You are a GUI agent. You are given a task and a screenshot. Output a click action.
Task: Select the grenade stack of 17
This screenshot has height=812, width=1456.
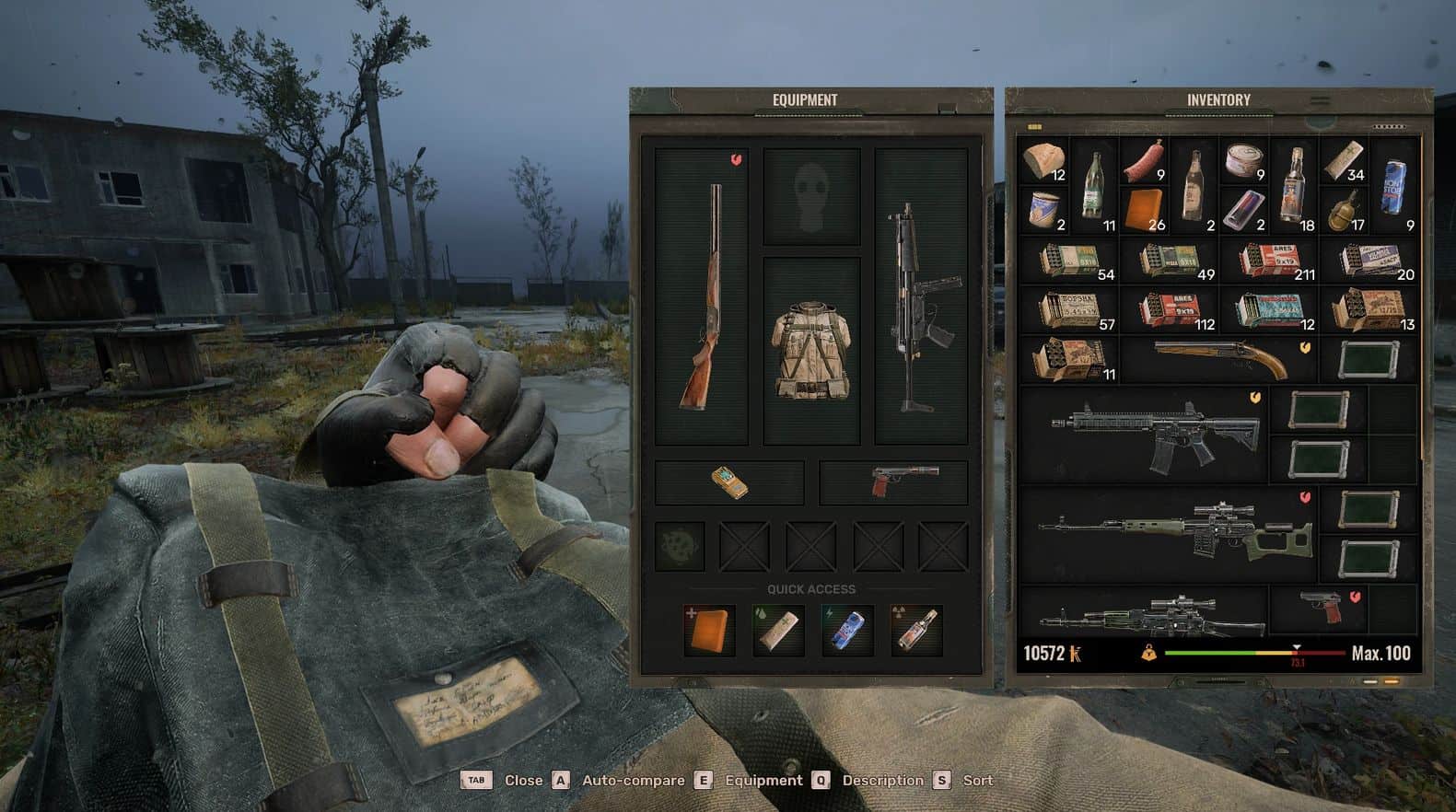(1345, 210)
